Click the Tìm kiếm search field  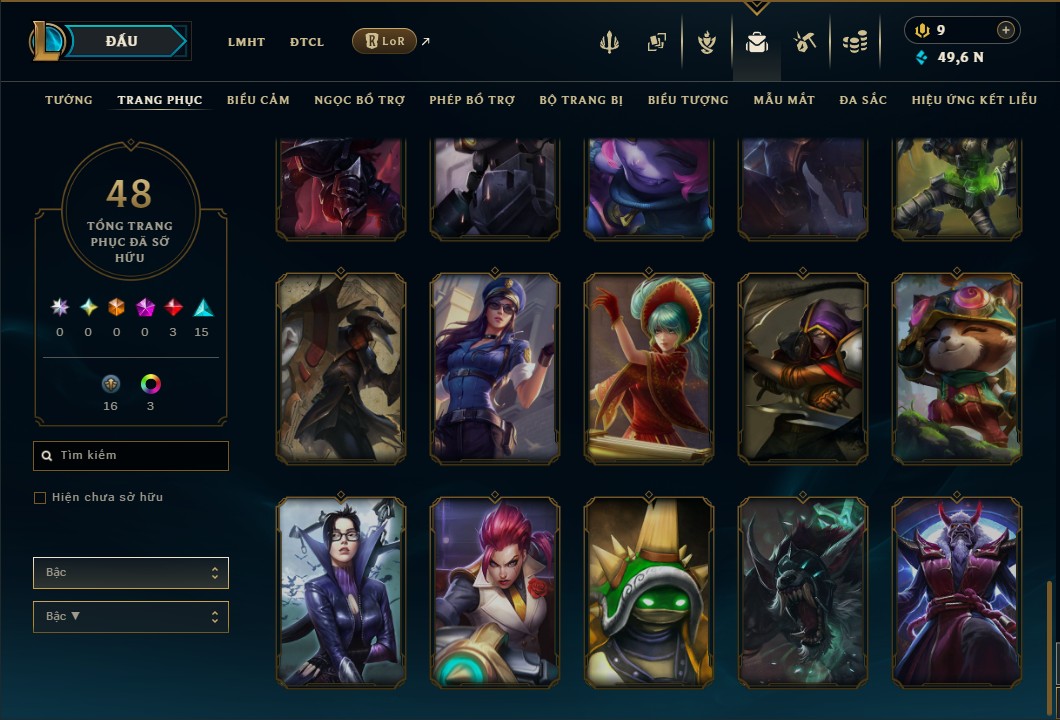point(131,456)
